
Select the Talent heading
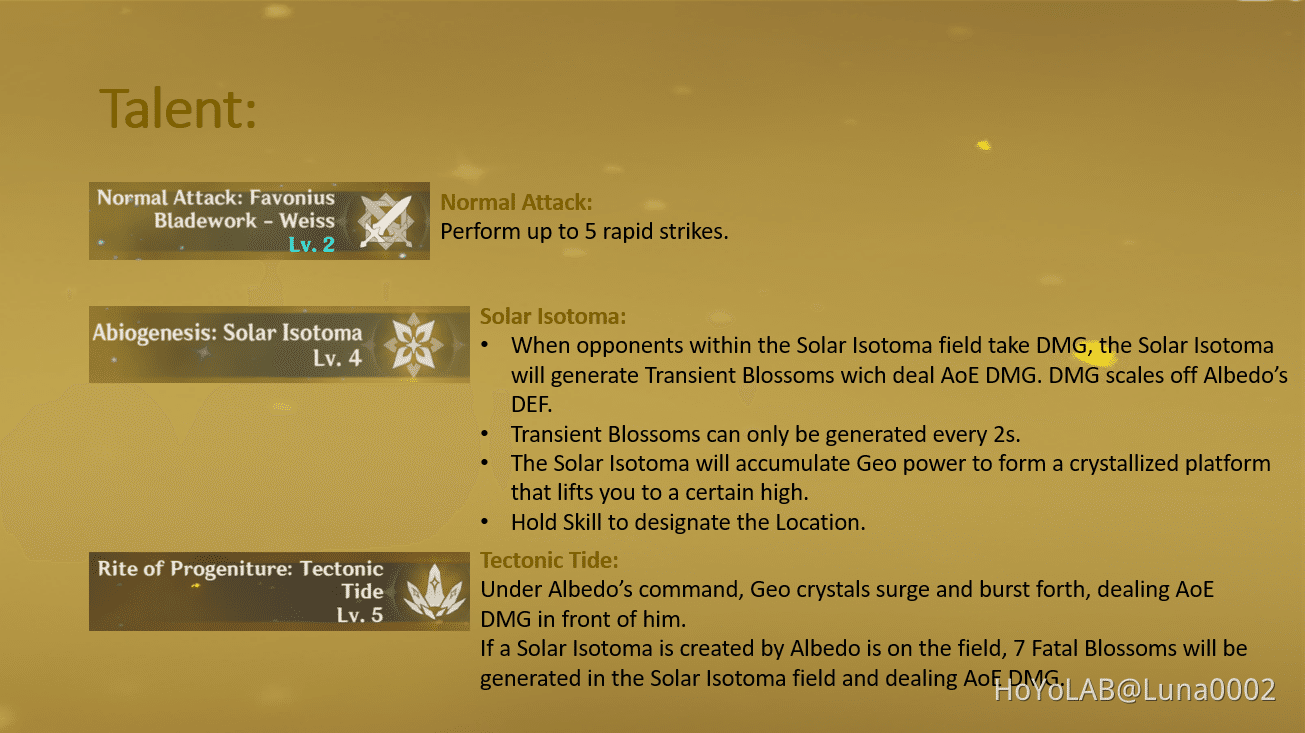(x=174, y=108)
